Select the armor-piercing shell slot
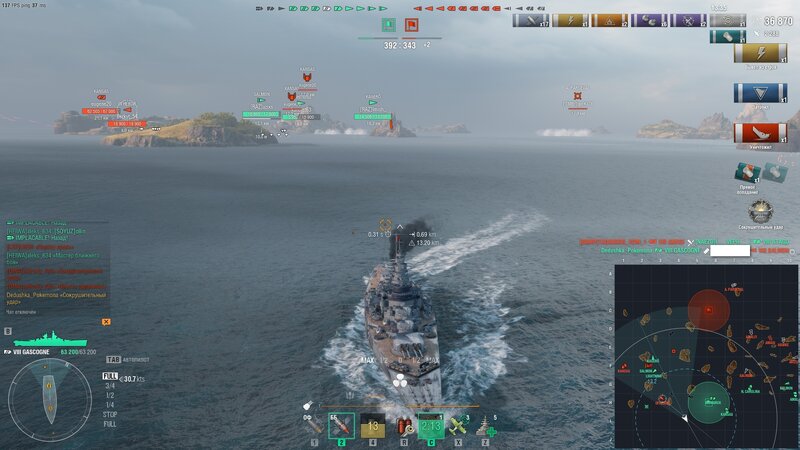The height and width of the screenshot is (450, 800). [x=341, y=427]
